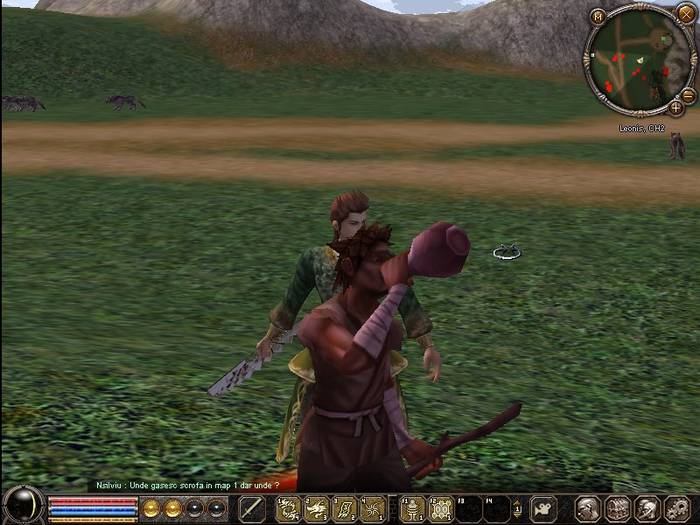This screenshot has width=700, height=525.
Task: Zoom in the minimap with plus button
Action: pyautogui.click(x=676, y=107)
